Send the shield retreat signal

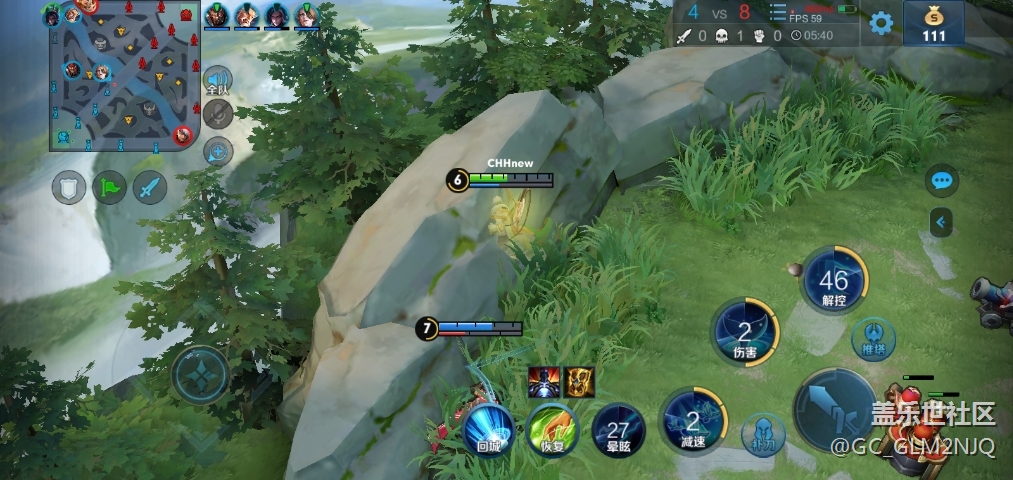[69, 188]
